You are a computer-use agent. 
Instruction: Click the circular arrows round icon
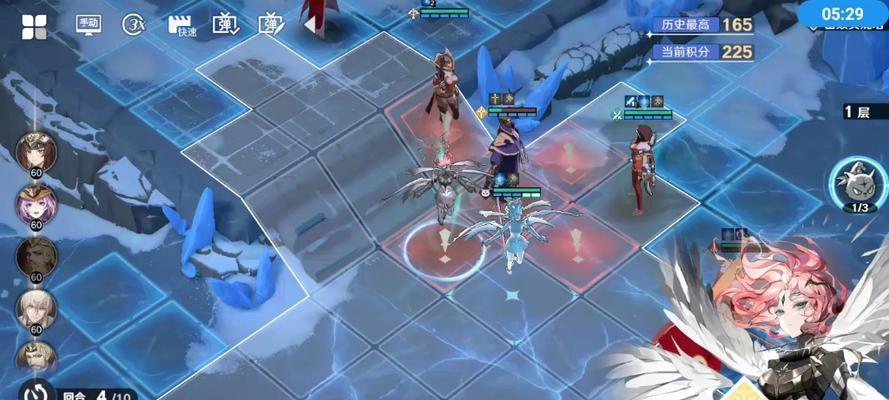(37, 391)
